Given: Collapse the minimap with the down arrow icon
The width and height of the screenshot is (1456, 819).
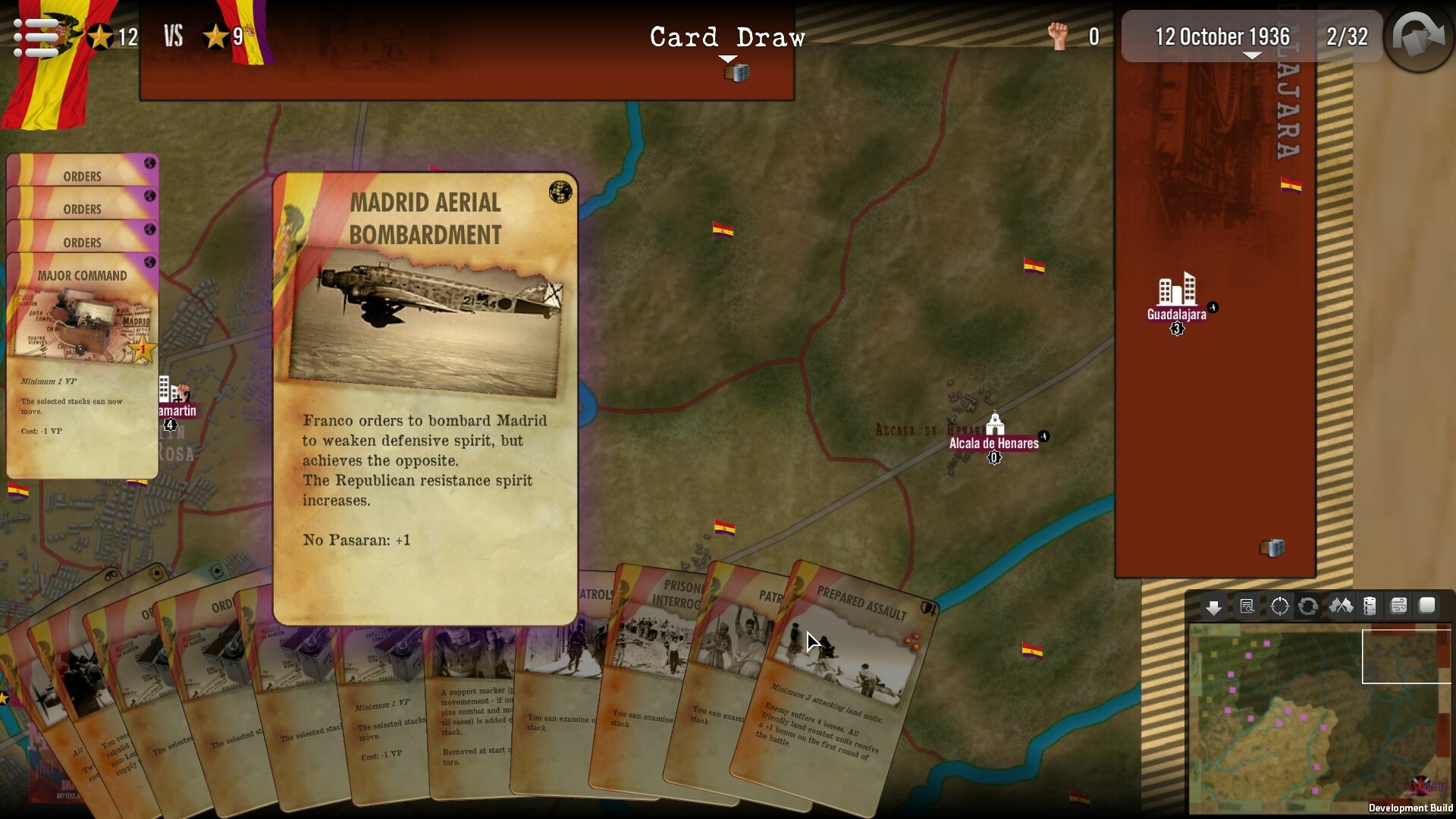Looking at the screenshot, I should 1214,606.
